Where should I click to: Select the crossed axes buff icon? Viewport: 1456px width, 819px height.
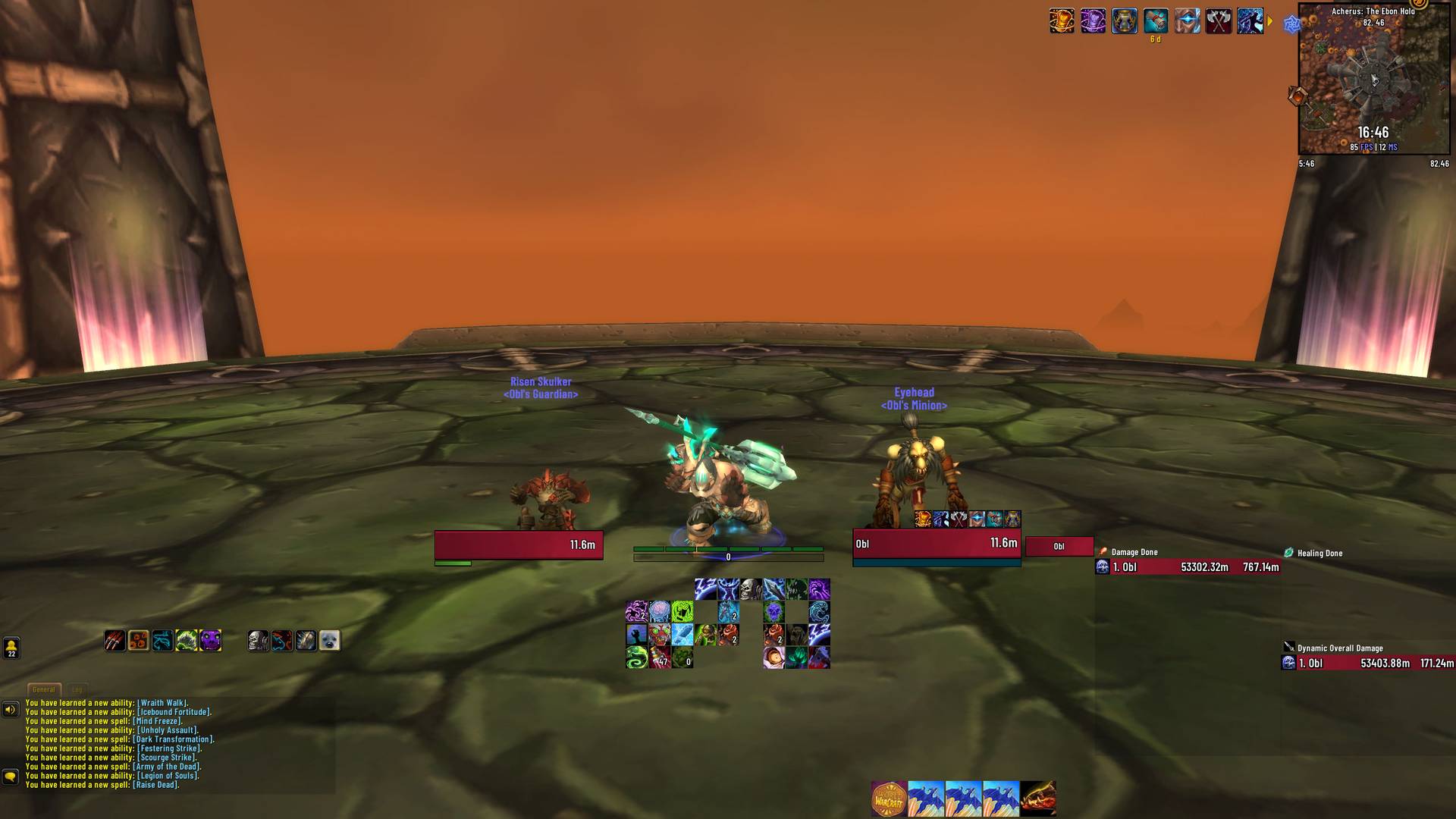(x=1218, y=21)
